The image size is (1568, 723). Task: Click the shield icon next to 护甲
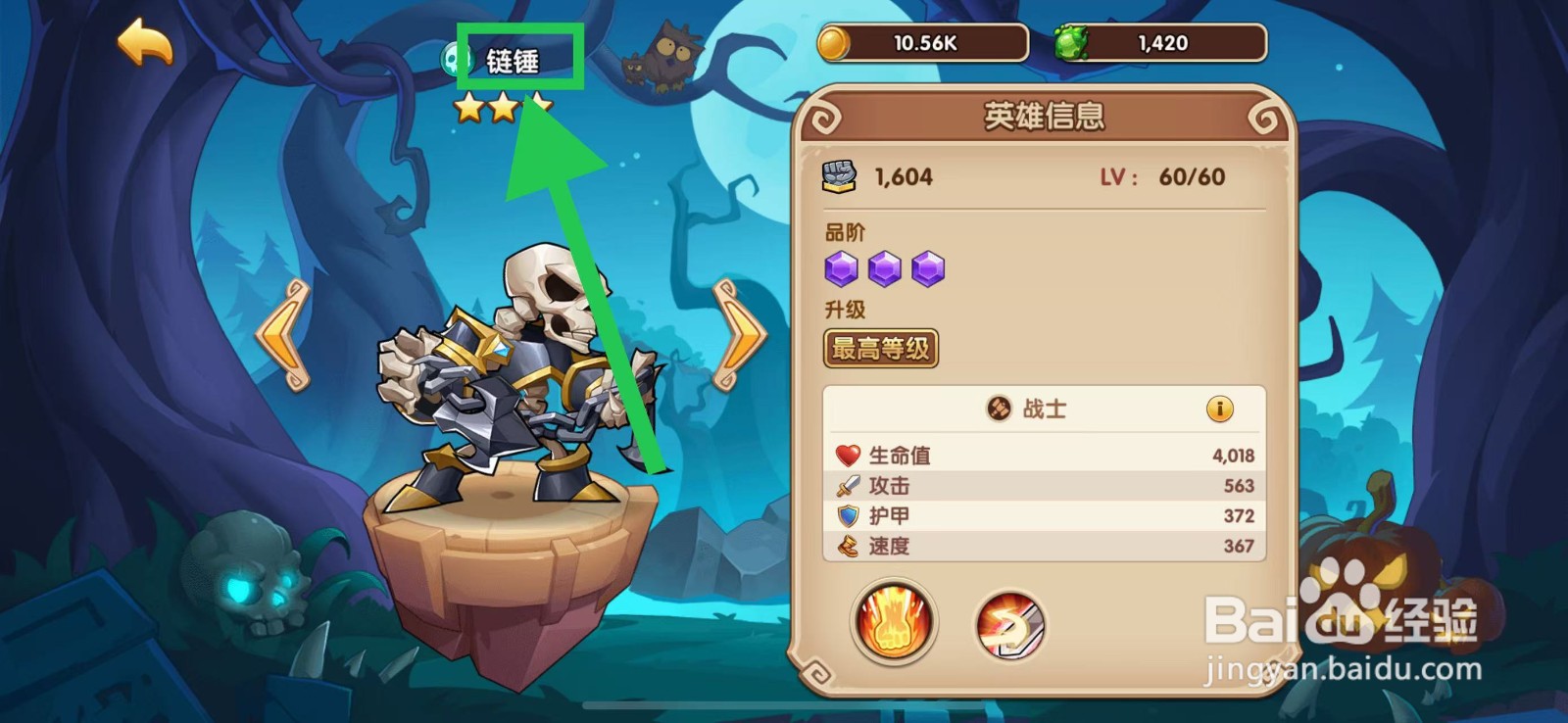(845, 516)
